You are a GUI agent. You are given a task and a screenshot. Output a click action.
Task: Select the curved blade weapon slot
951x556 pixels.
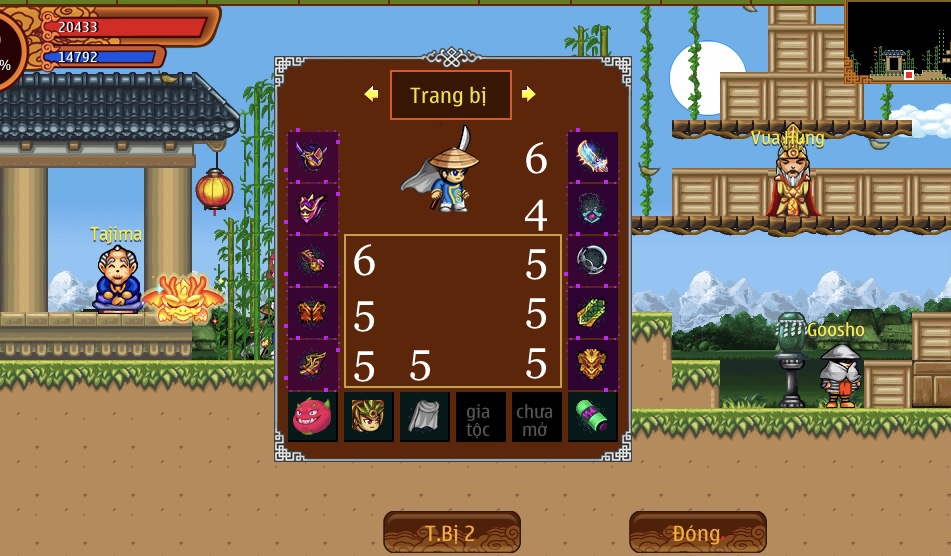pyautogui.click(x=592, y=157)
